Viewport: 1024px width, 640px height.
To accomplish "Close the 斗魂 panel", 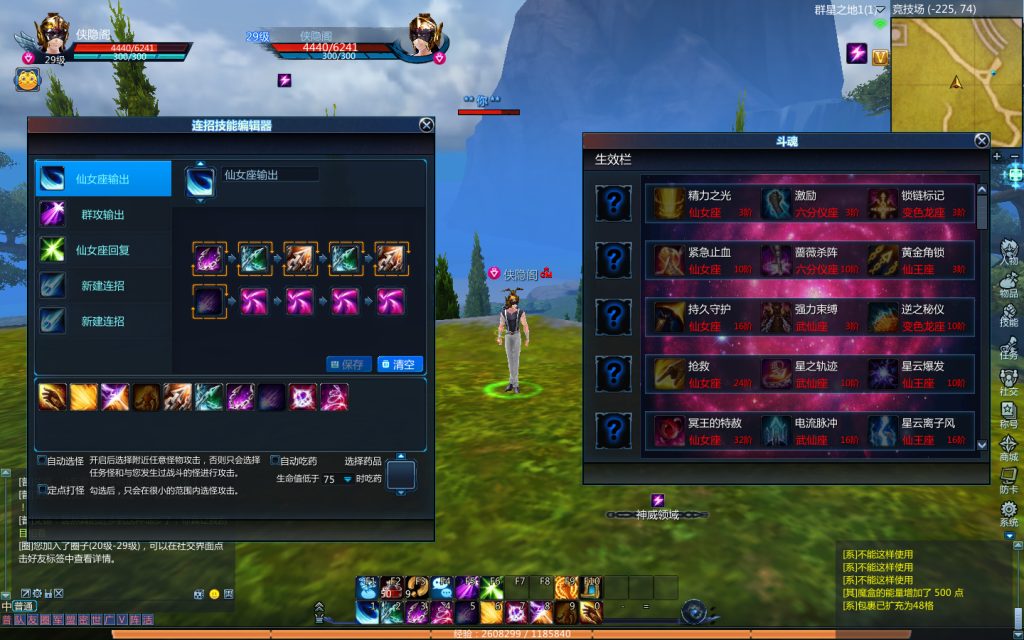I will click(981, 141).
